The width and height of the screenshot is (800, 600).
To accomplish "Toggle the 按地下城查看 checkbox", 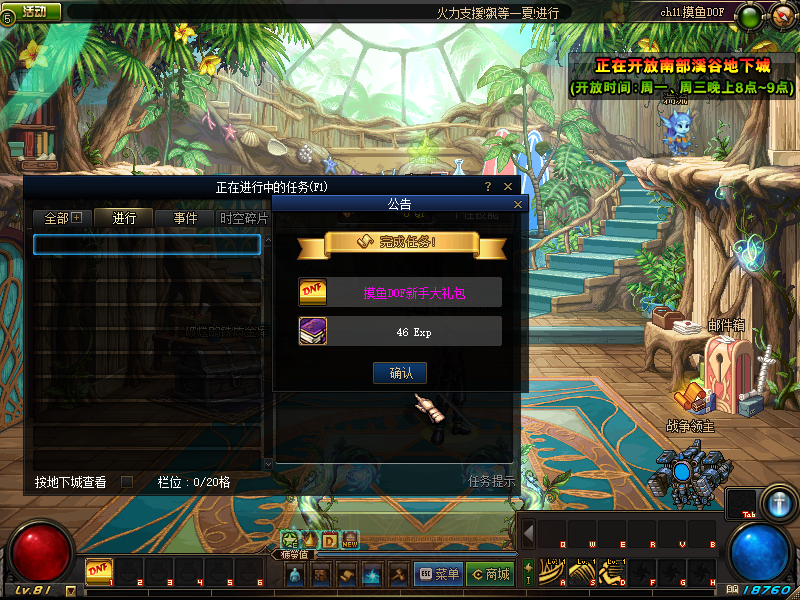I will (127, 482).
